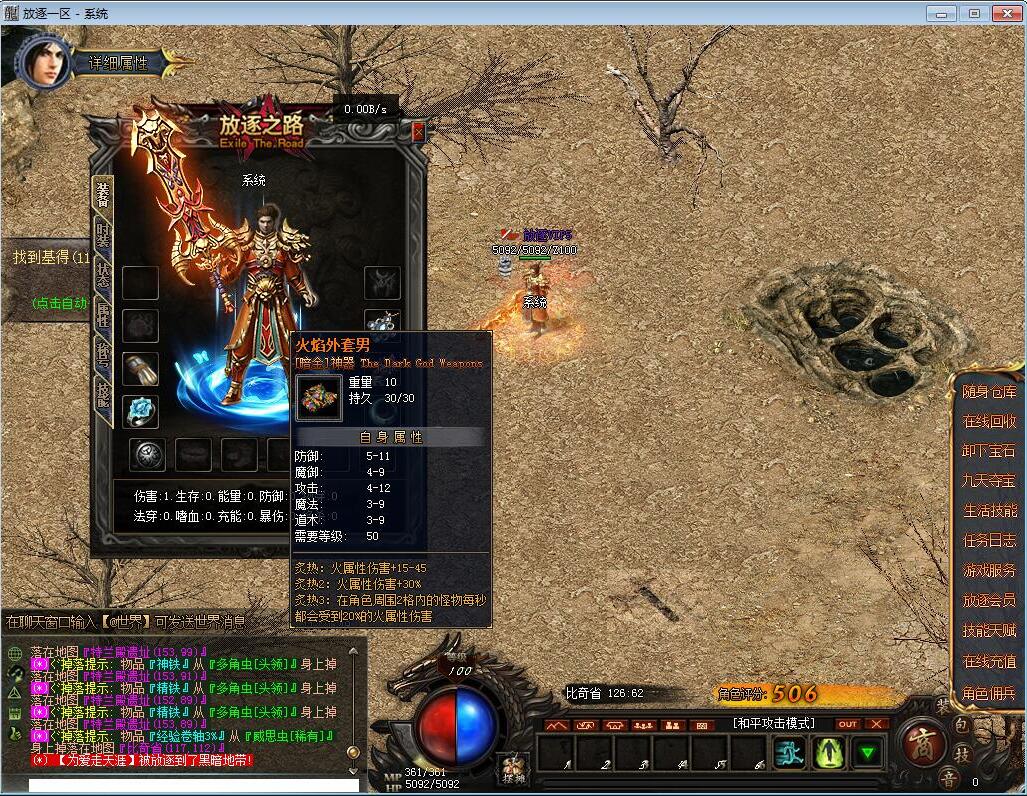The height and width of the screenshot is (796, 1027).
Task: Select the equipped bracer glove slot
Action: 141,368
